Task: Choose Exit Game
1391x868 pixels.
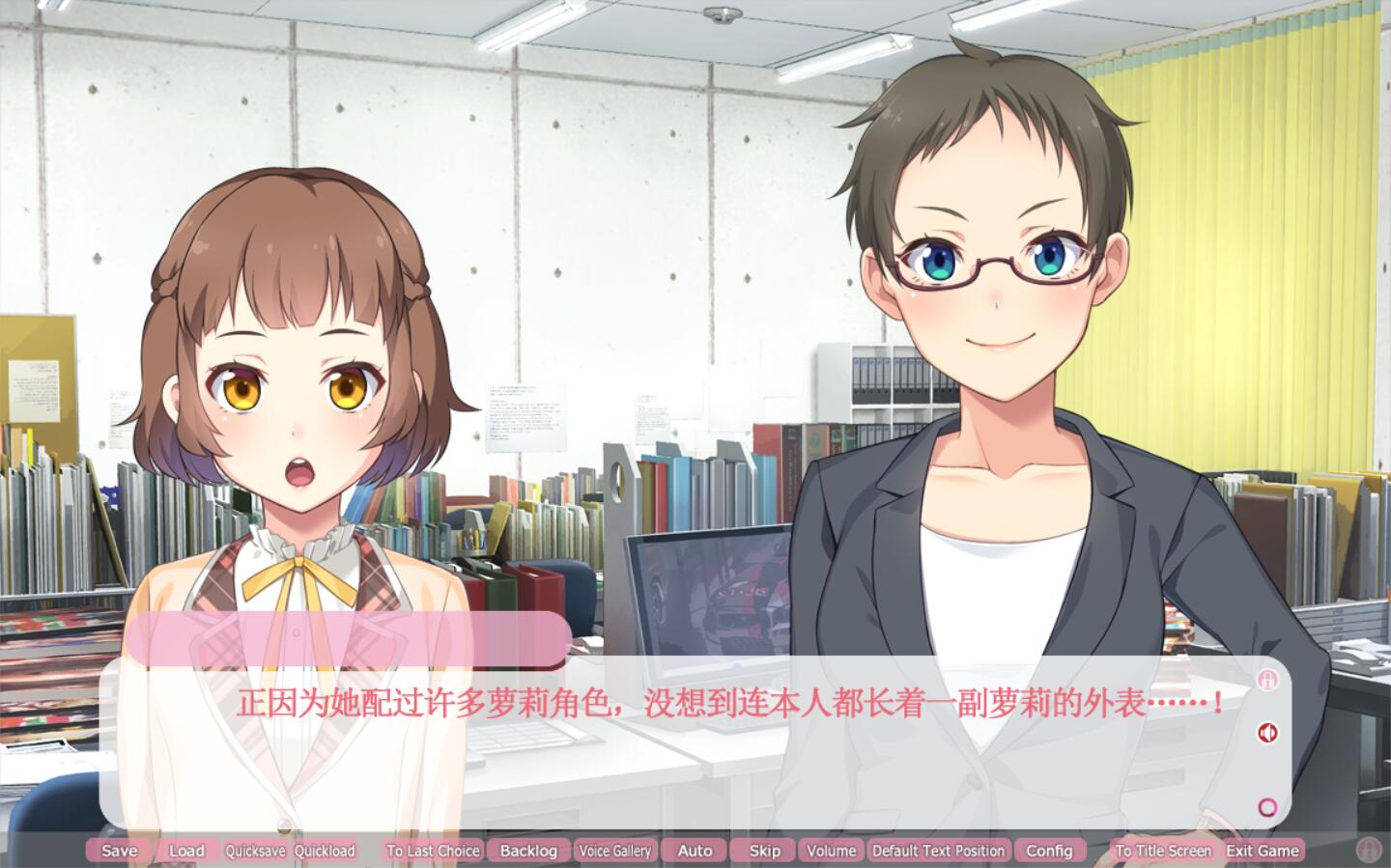Action: tap(1263, 851)
